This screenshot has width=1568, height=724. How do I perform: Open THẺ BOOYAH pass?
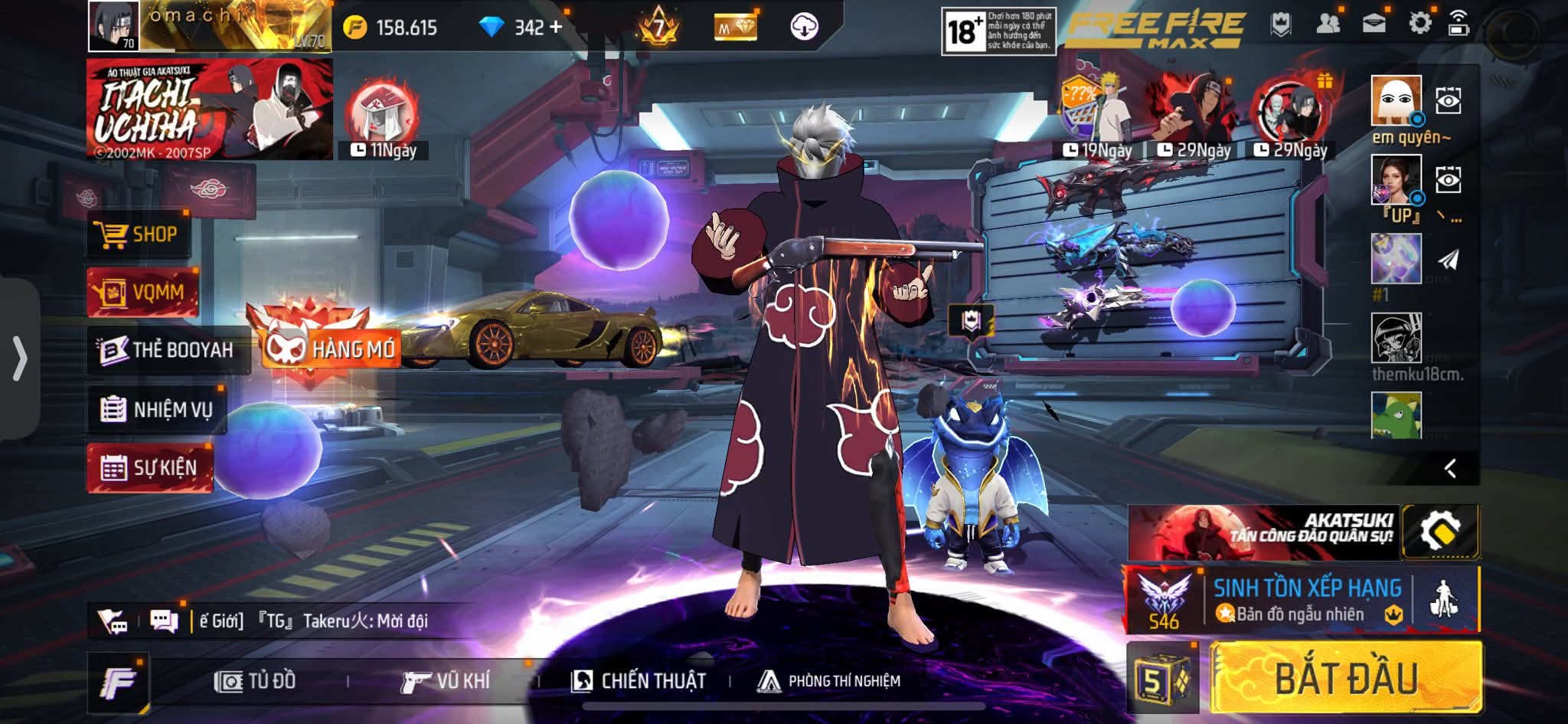point(167,350)
